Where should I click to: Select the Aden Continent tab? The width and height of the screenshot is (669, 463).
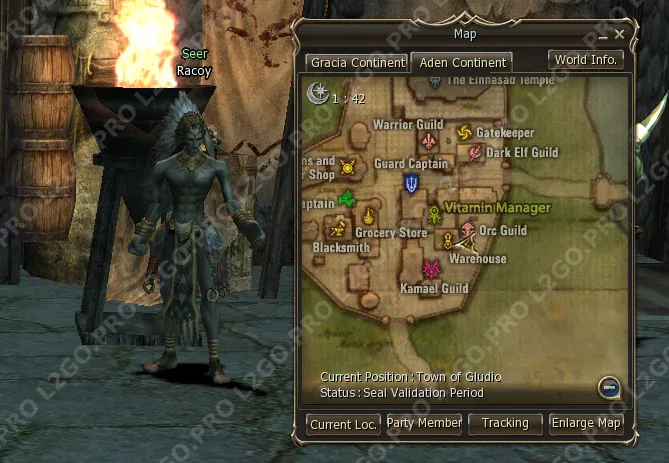462,62
